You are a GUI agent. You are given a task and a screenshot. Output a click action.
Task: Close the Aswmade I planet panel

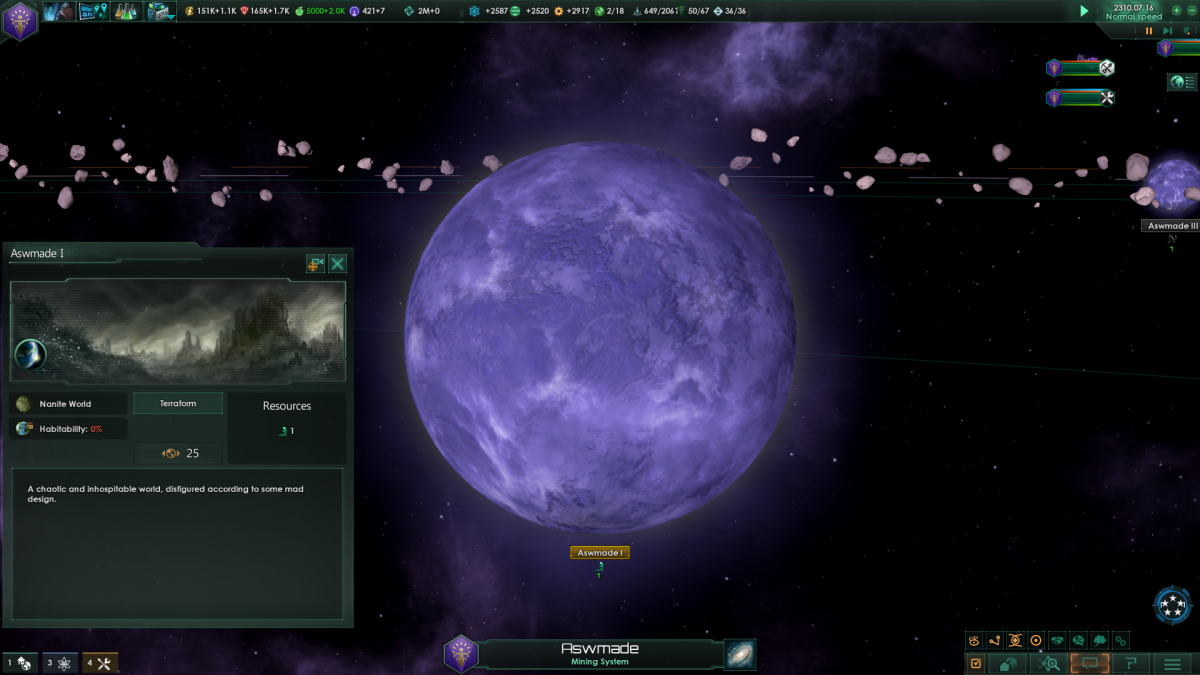point(338,264)
